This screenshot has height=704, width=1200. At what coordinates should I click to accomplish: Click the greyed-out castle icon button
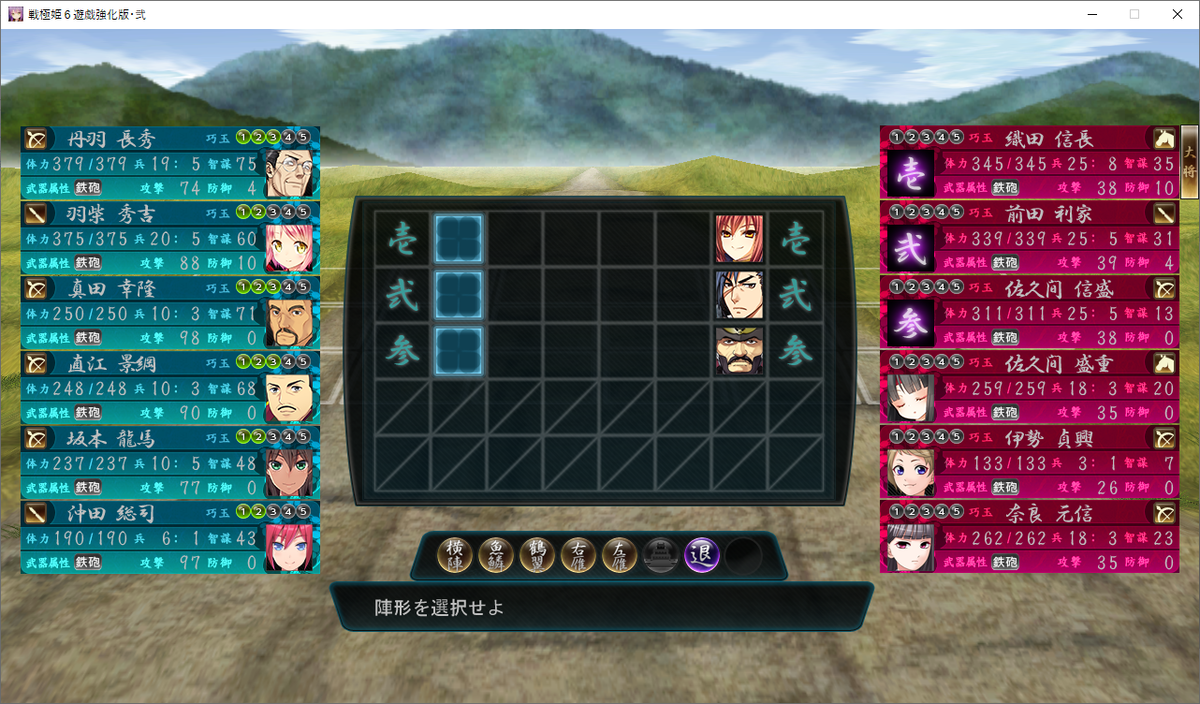(x=661, y=554)
